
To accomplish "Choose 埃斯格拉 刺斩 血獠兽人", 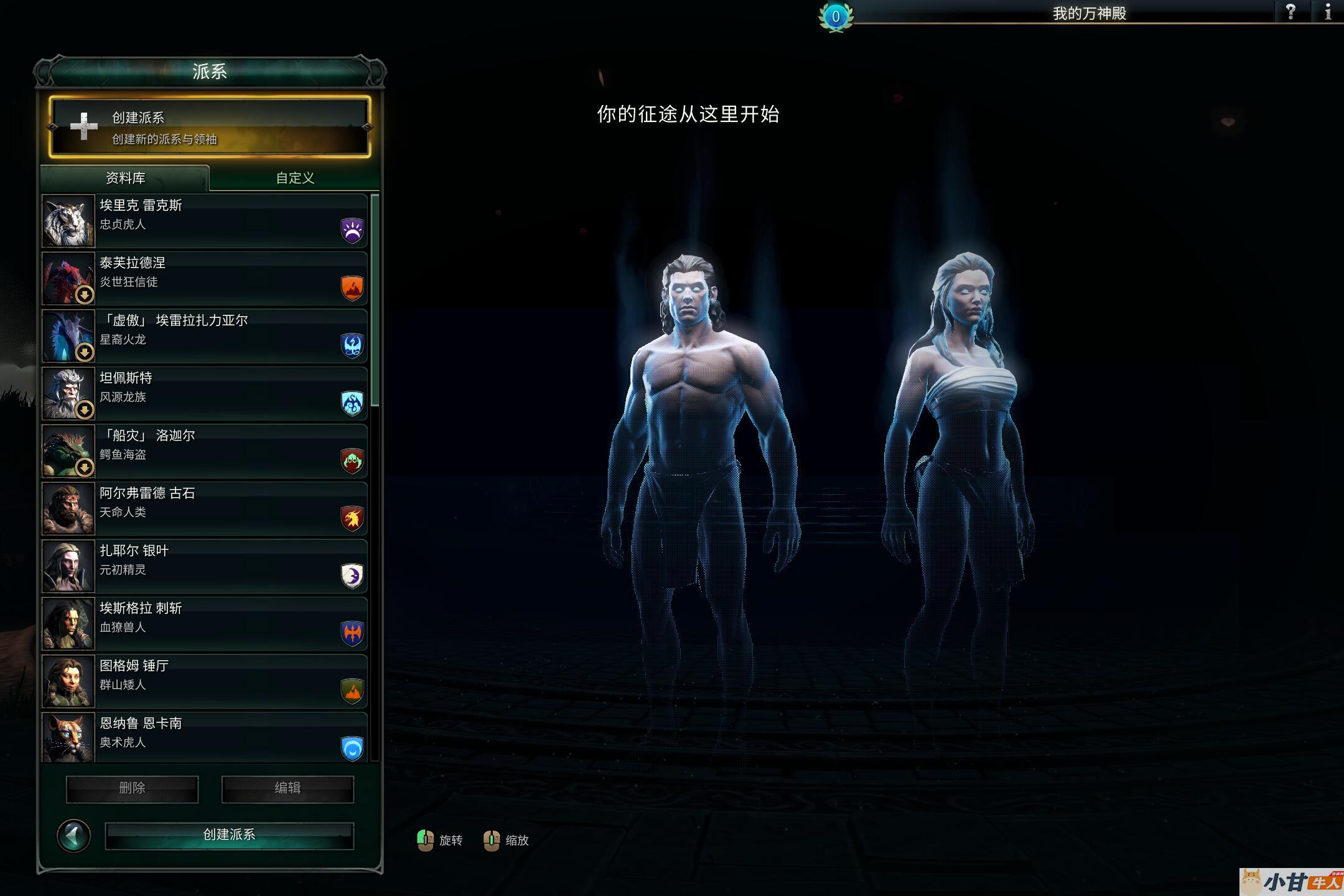I will pyautogui.click(x=205, y=623).
